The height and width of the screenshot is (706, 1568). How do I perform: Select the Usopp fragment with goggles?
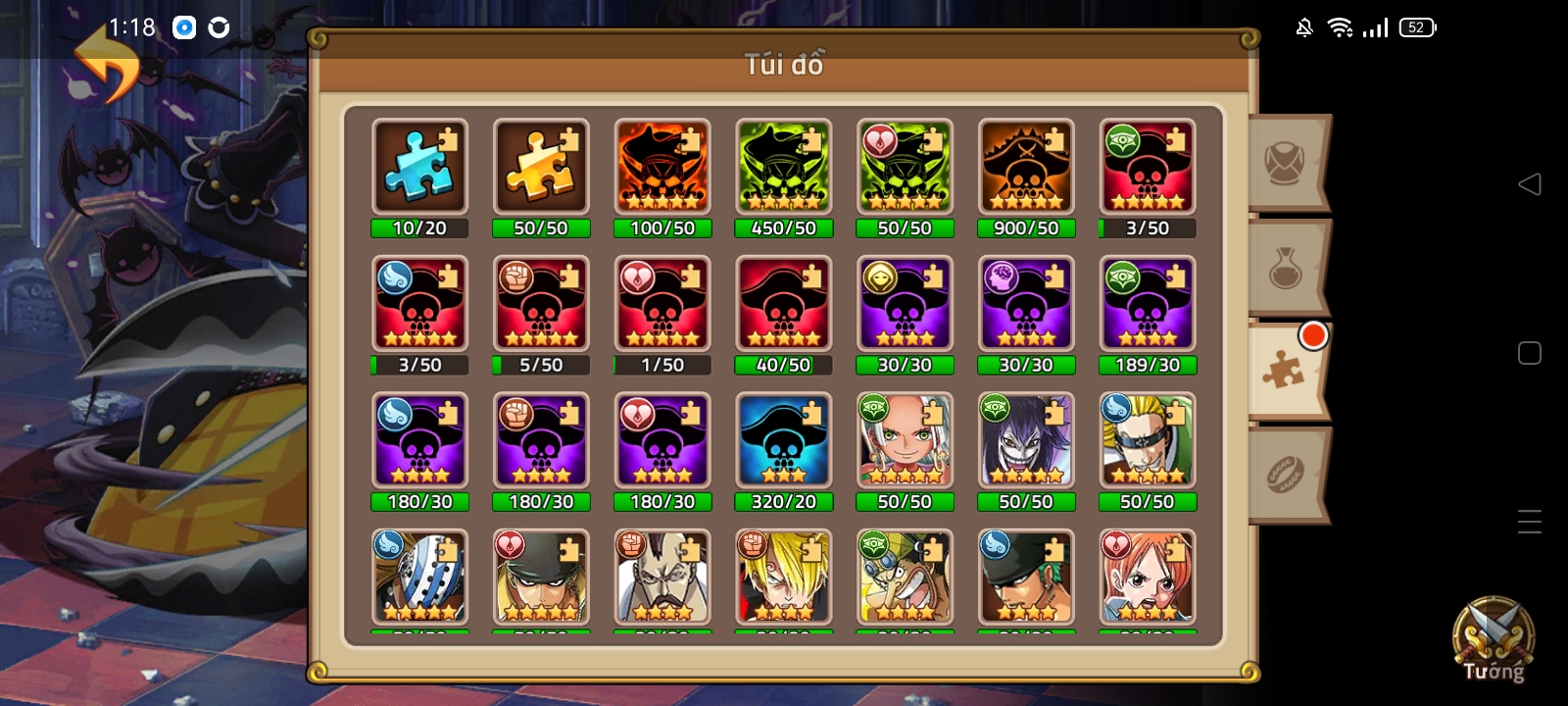pos(905,579)
